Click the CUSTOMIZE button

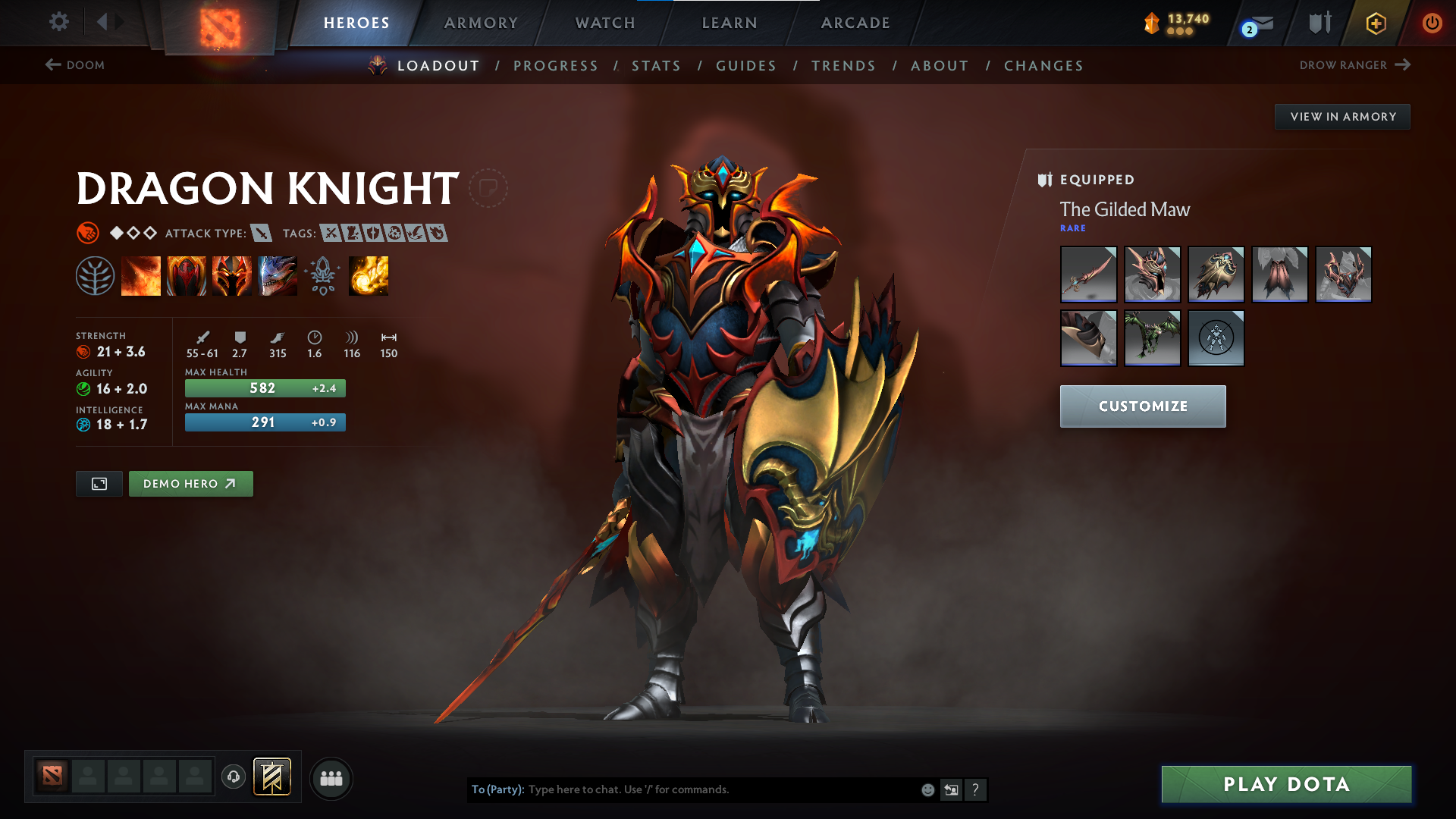tap(1142, 406)
